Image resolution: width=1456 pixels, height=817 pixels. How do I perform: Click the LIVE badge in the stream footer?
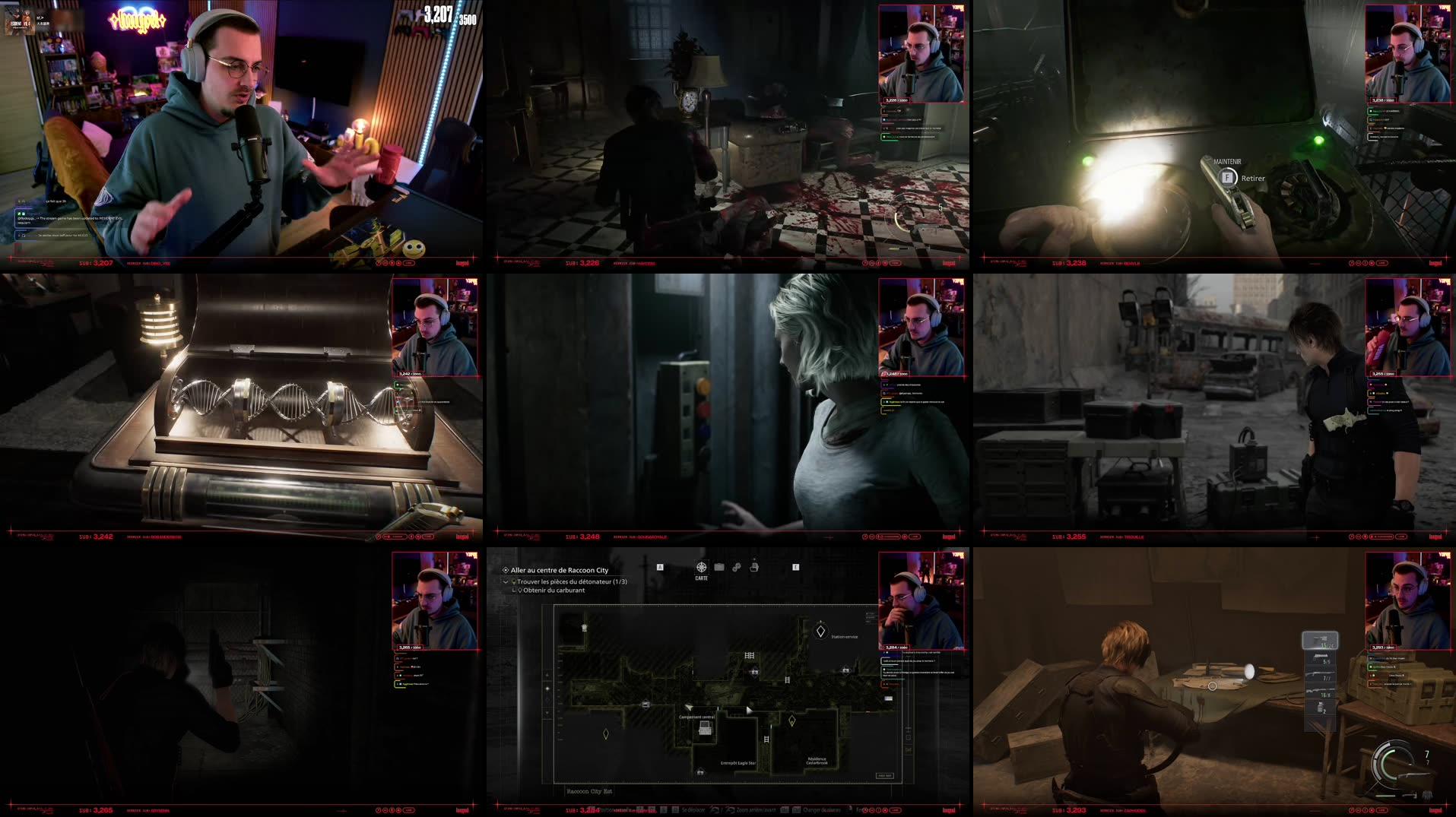click(896, 810)
